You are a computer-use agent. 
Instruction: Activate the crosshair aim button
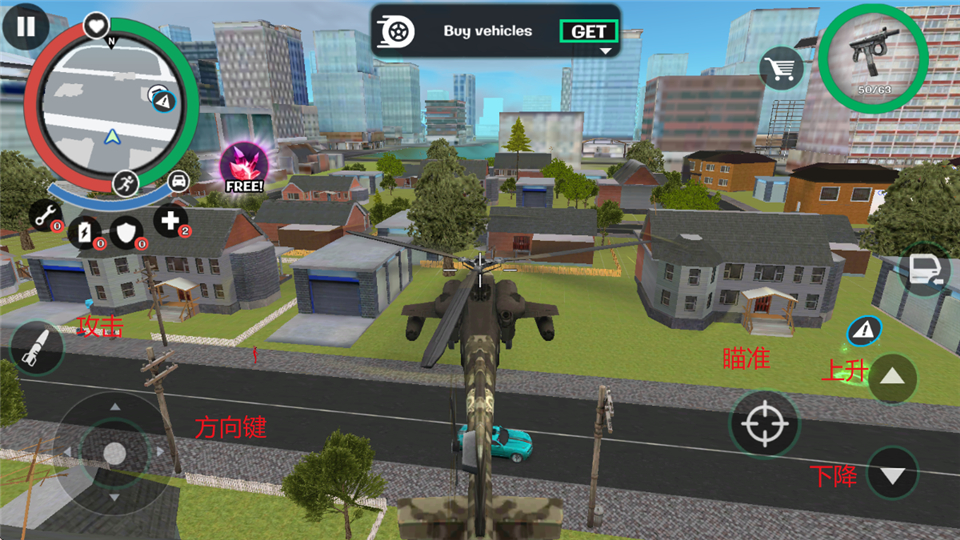click(765, 424)
